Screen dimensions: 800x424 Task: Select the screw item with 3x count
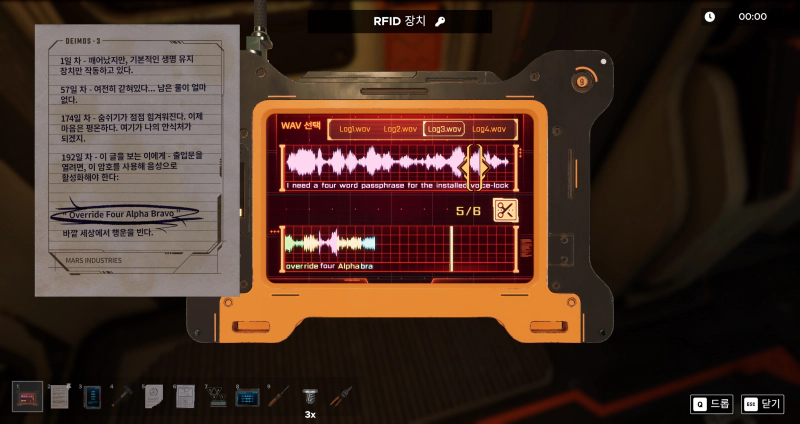310,395
